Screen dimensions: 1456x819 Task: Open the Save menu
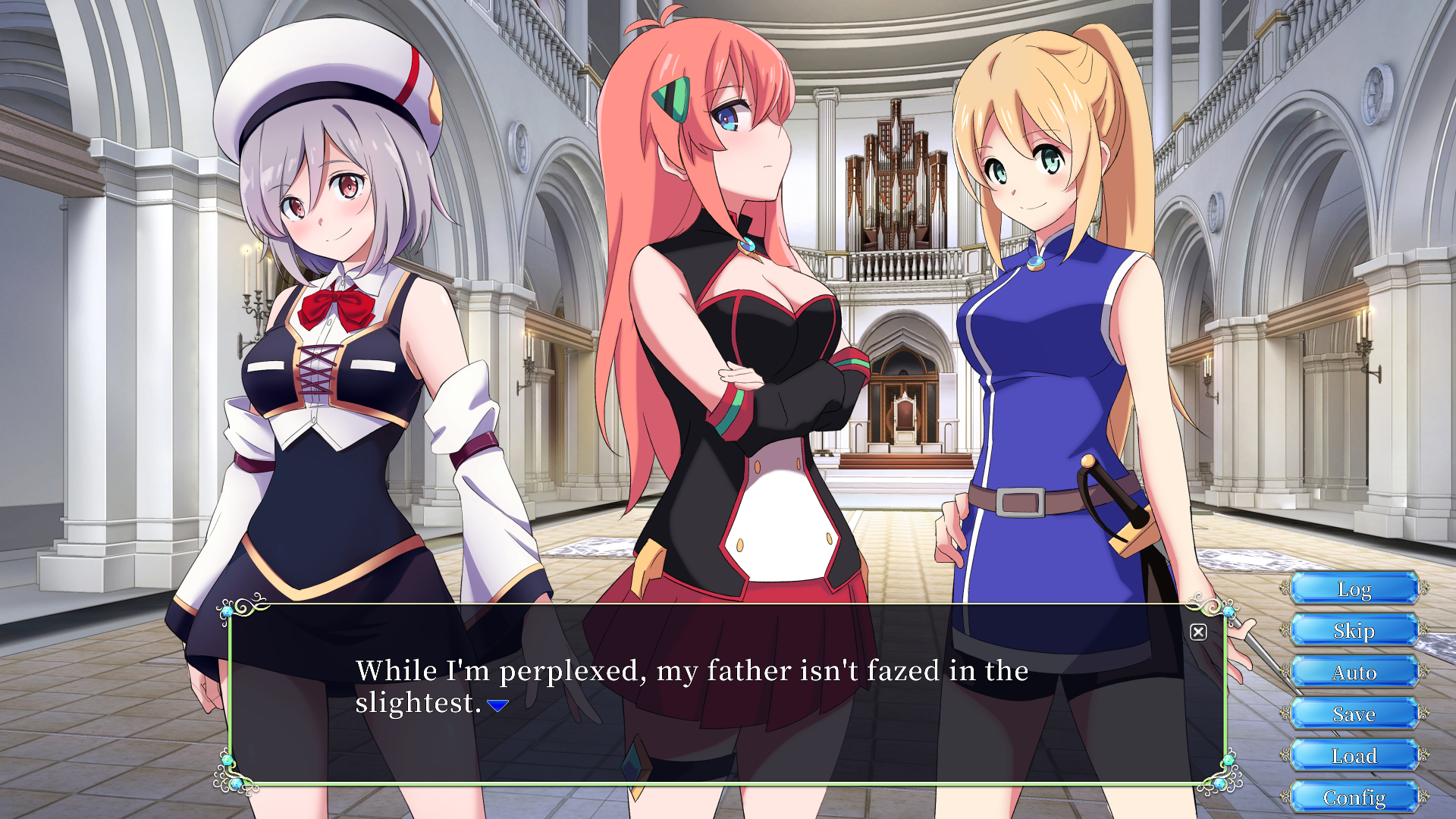pos(1354,714)
